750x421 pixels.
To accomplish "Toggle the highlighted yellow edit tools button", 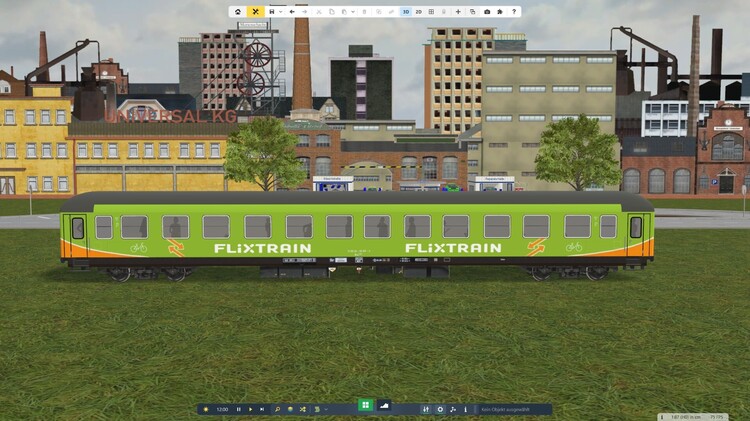I will (x=256, y=12).
